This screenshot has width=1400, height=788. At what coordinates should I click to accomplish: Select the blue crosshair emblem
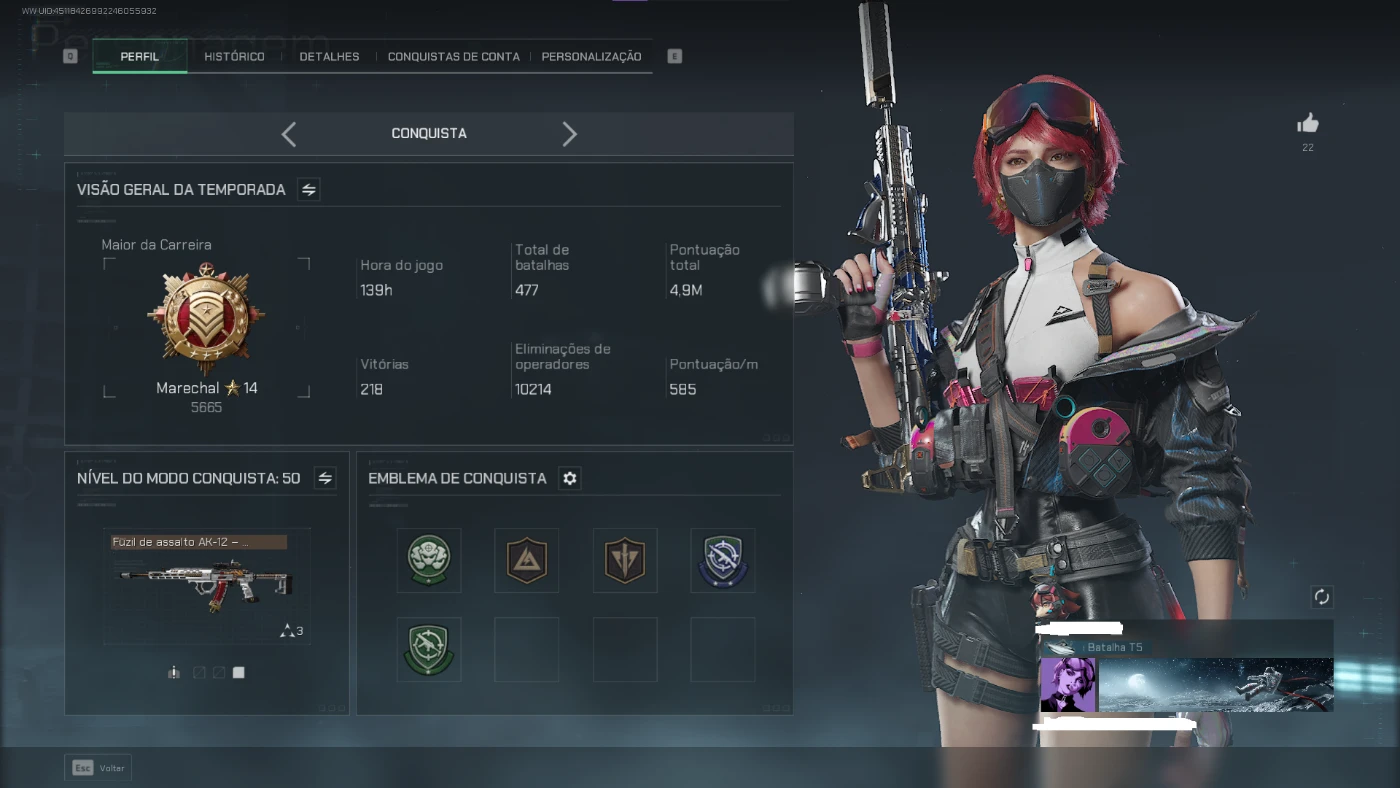point(722,560)
